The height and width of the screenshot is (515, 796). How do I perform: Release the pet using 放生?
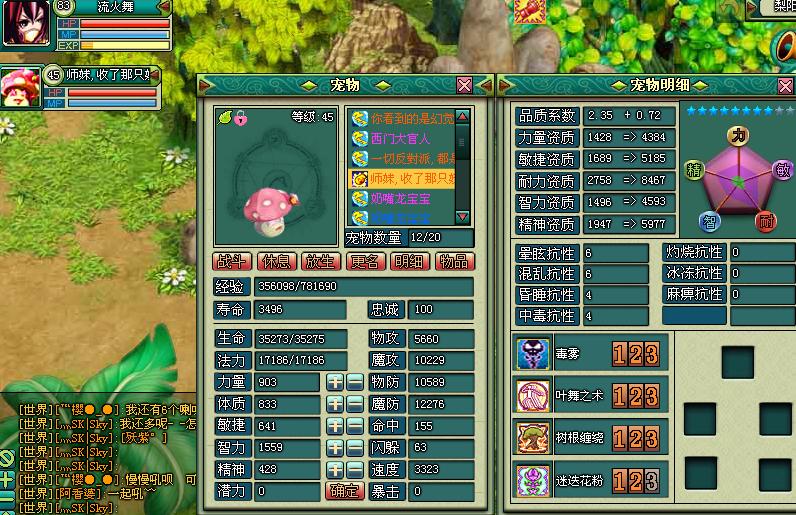[319, 261]
